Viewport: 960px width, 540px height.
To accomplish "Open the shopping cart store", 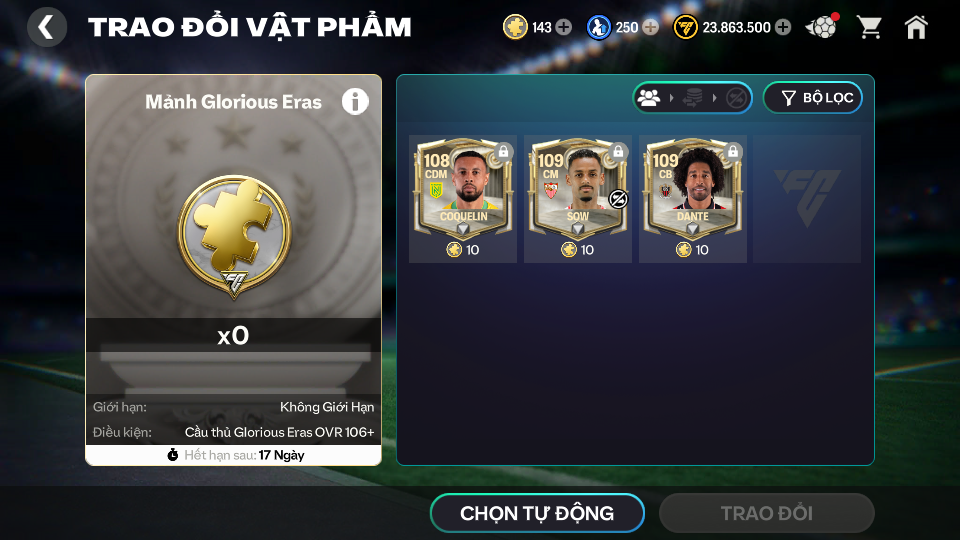I will [x=869, y=27].
